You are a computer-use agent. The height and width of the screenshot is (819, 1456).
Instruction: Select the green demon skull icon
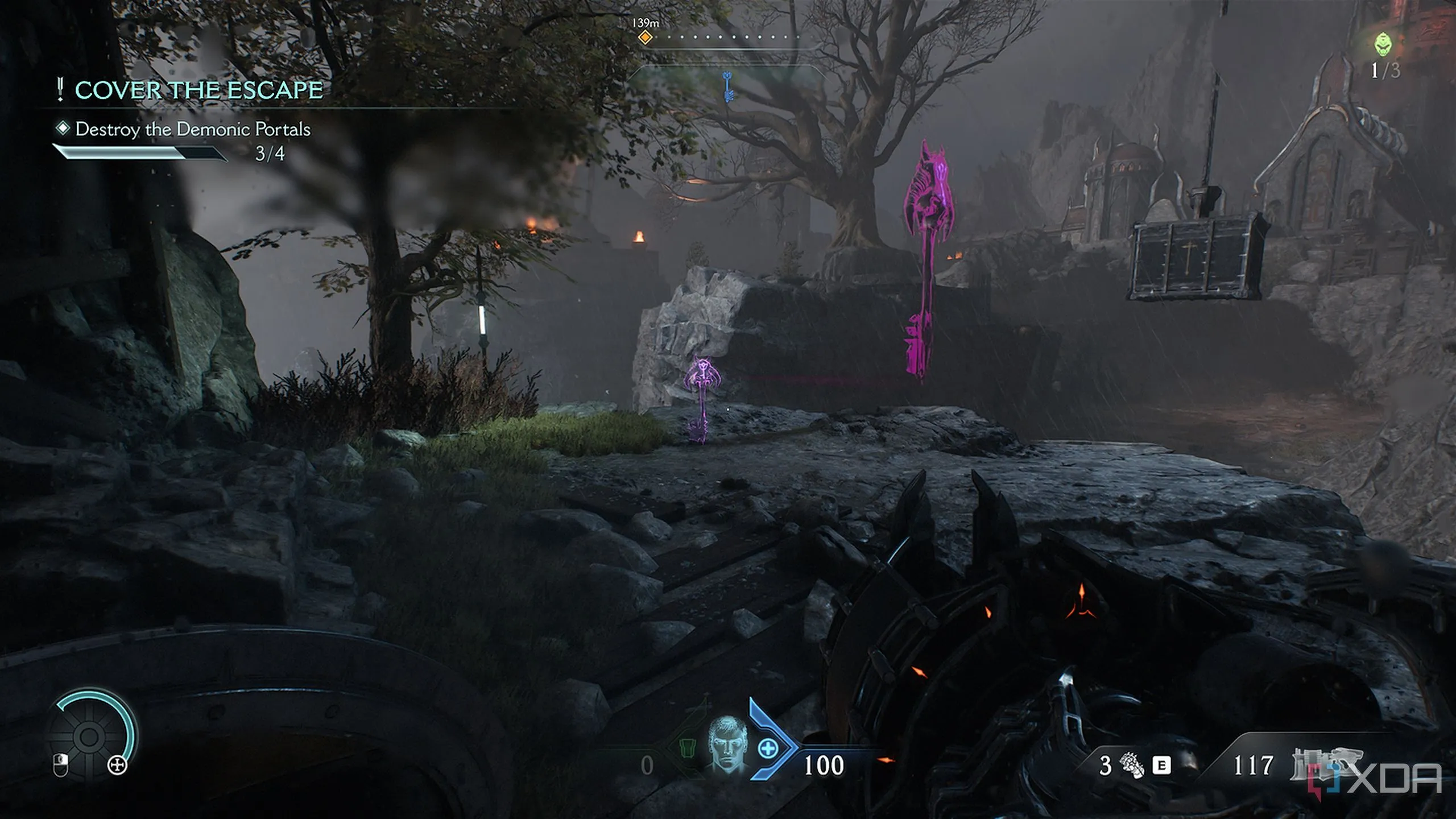pos(1384,44)
